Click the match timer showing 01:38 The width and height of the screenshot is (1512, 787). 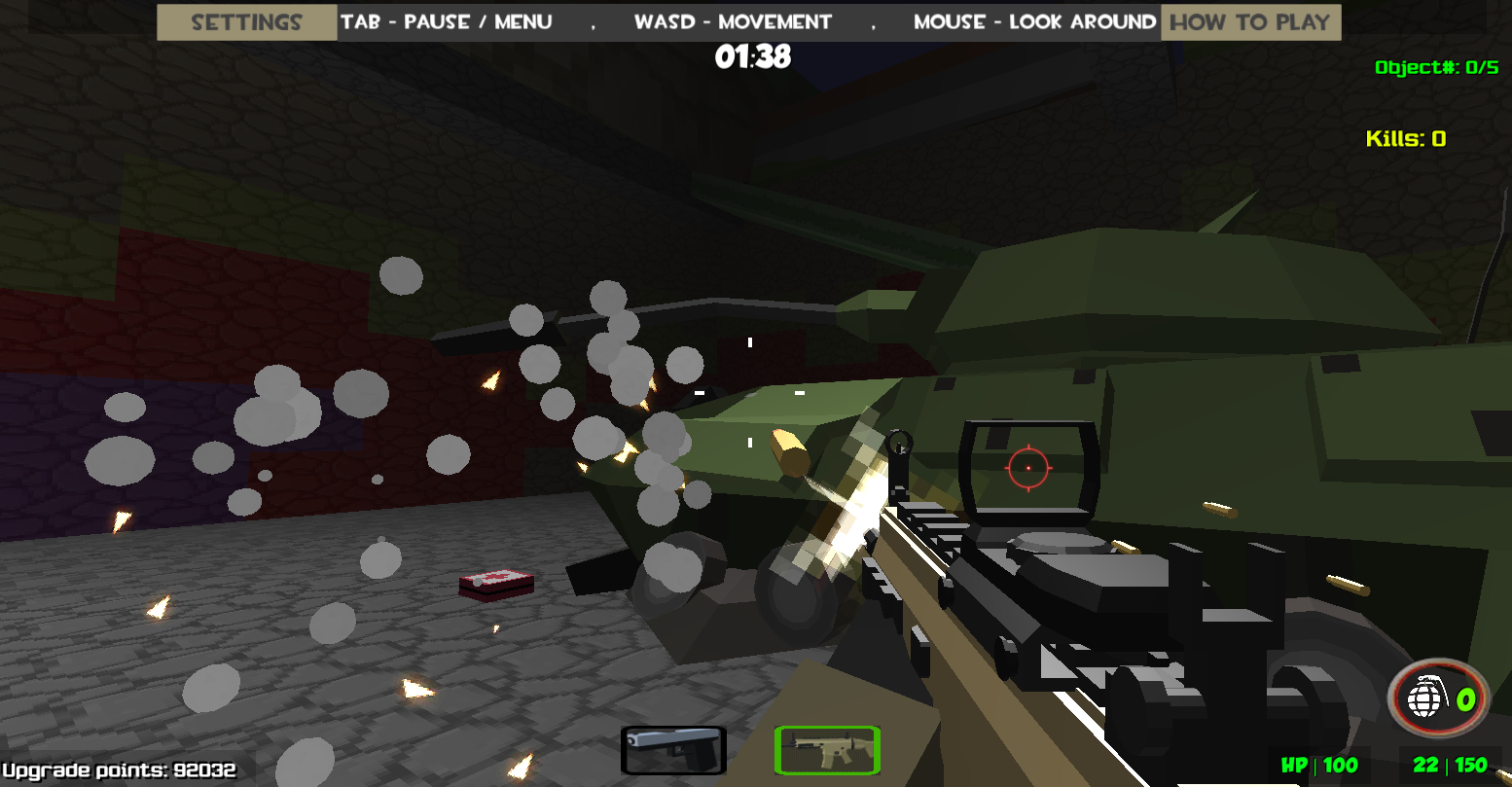754,57
